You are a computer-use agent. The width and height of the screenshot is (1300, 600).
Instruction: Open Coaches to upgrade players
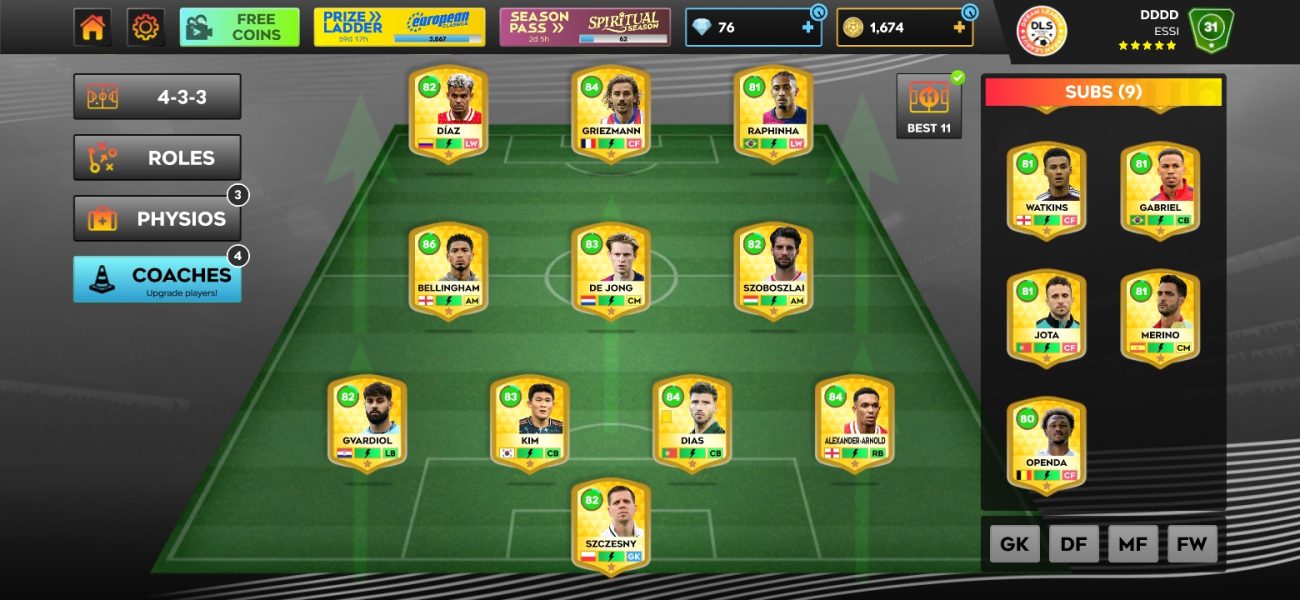(157, 279)
